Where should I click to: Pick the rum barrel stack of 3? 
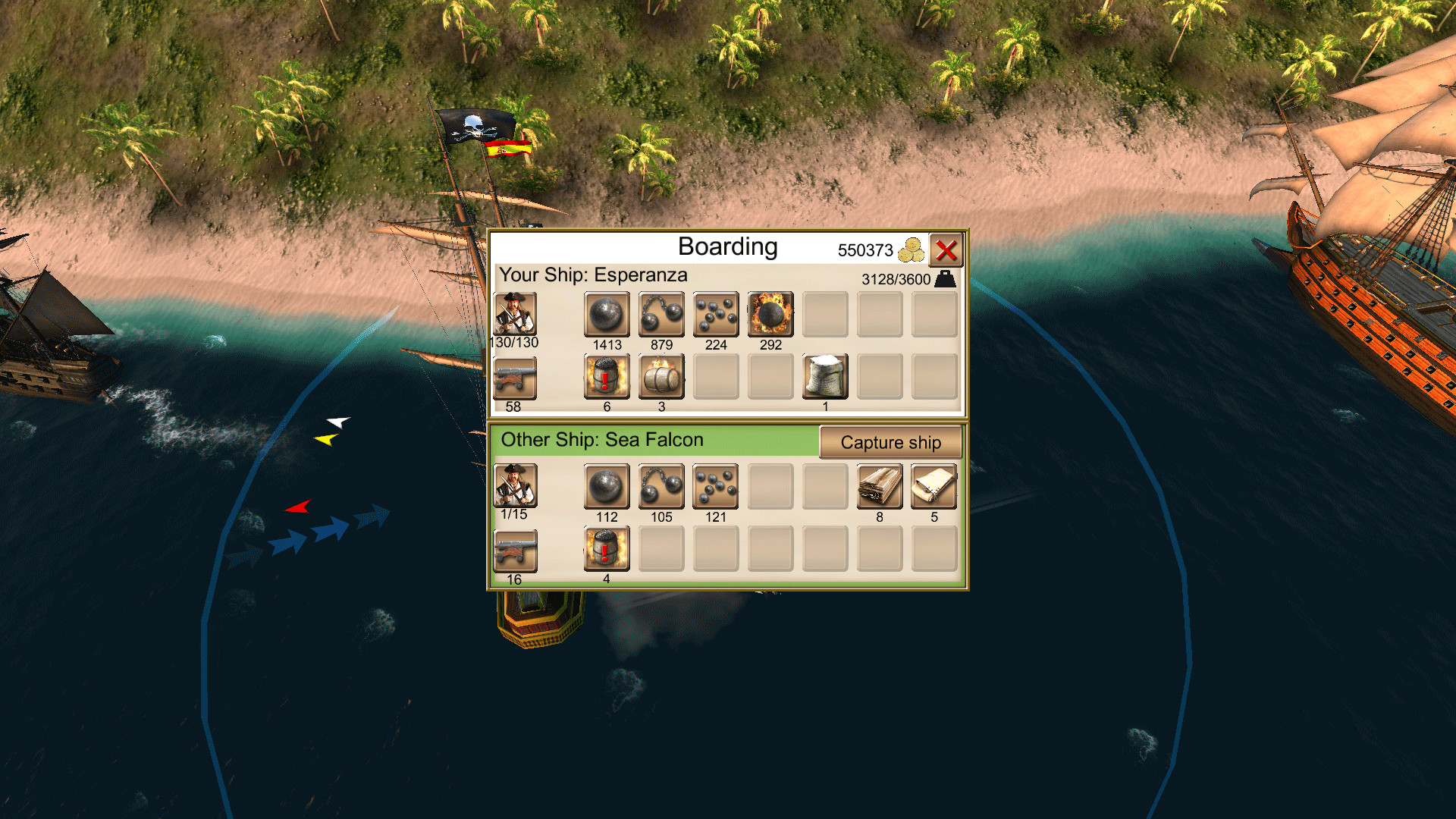tap(661, 377)
